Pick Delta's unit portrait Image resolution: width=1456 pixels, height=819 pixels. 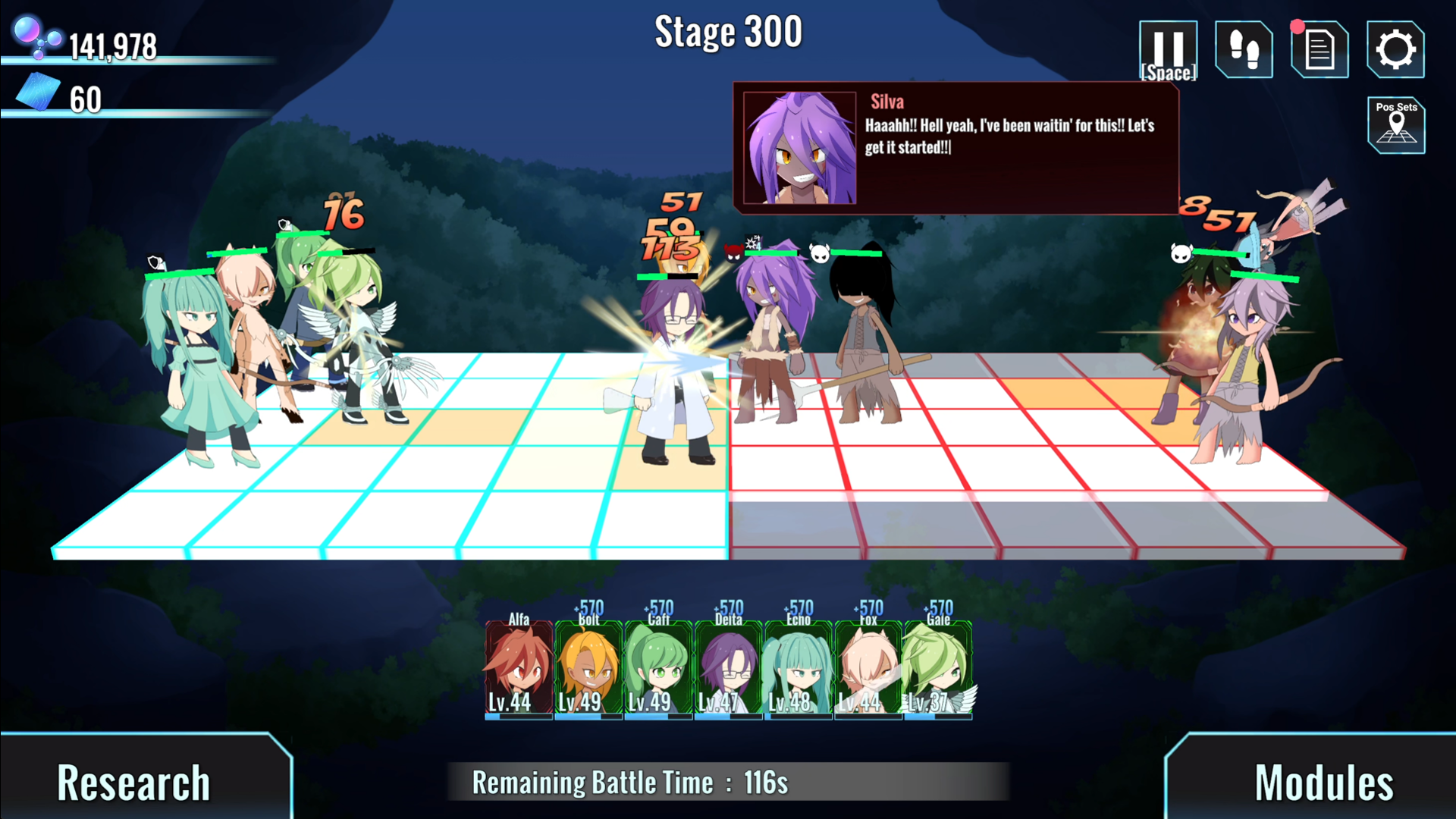click(x=728, y=669)
